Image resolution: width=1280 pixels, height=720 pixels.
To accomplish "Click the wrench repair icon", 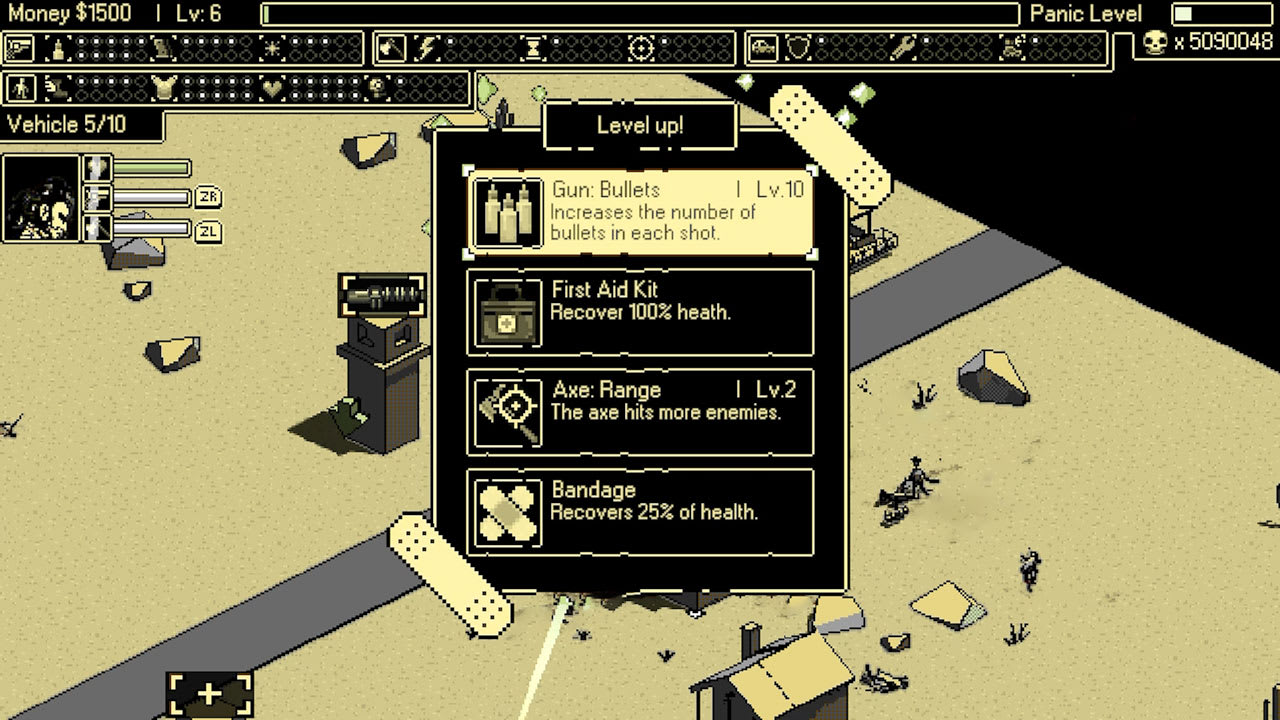I will (x=905, y=47).
